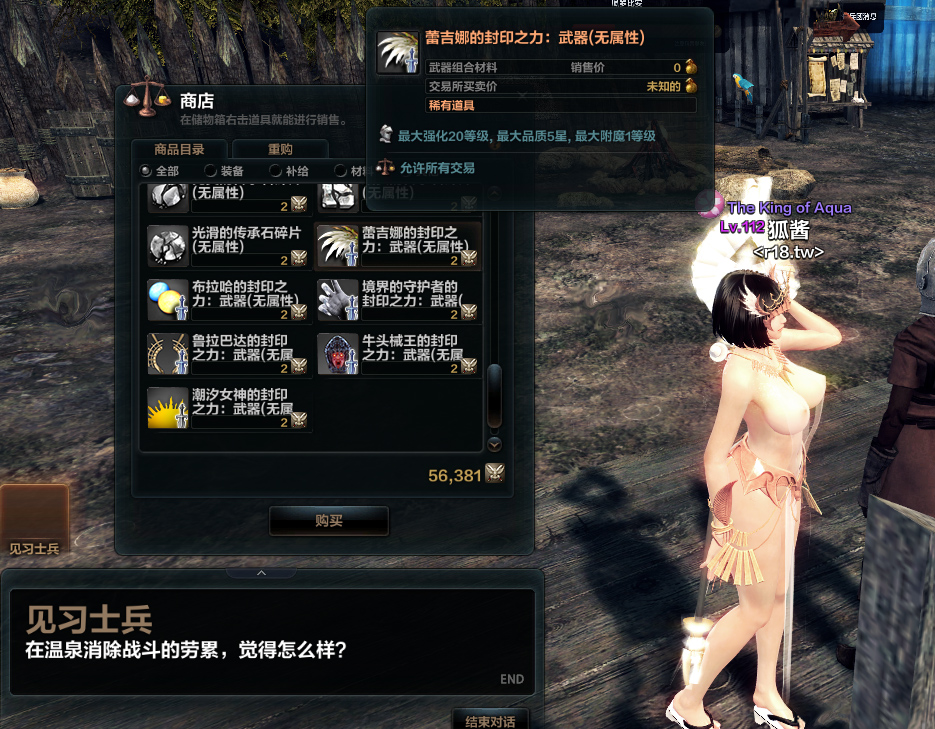This screenshot has height=729, width=935.
Task: Select 潮汐女神的封印之力 item
Action: (229, 408)
